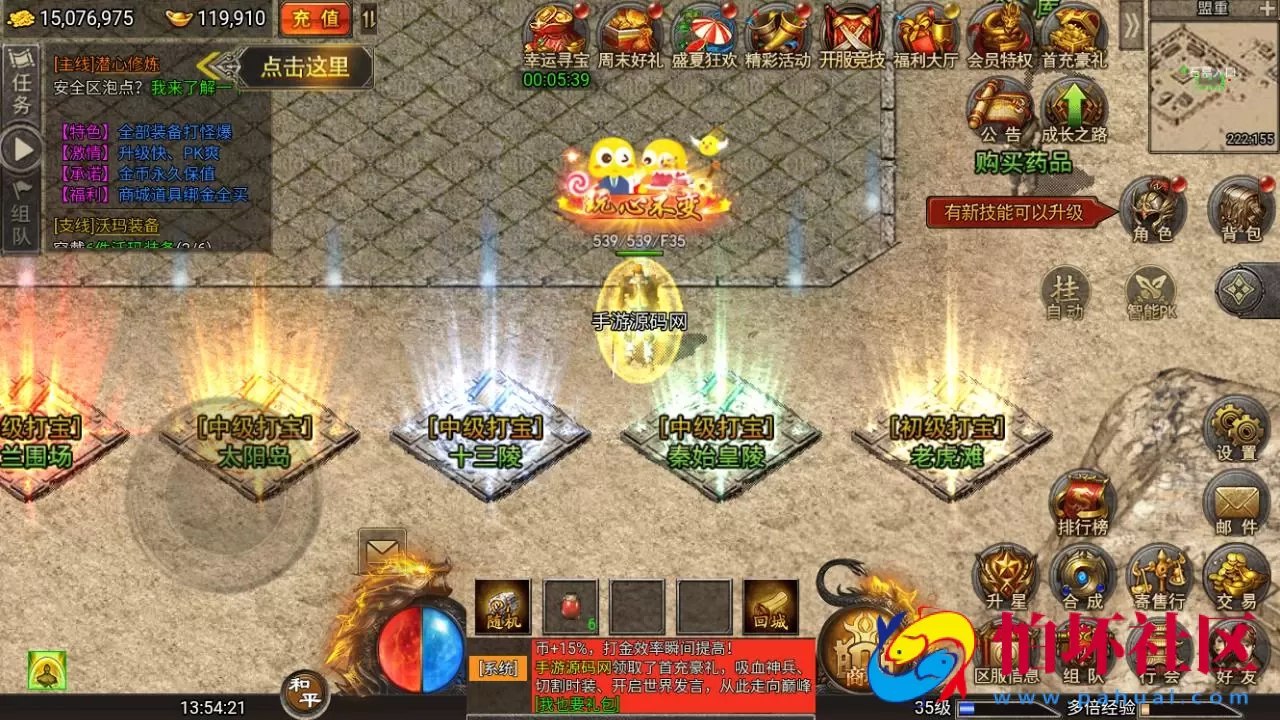Click the 点击这里 quest guide button

(x=305, y=67)
